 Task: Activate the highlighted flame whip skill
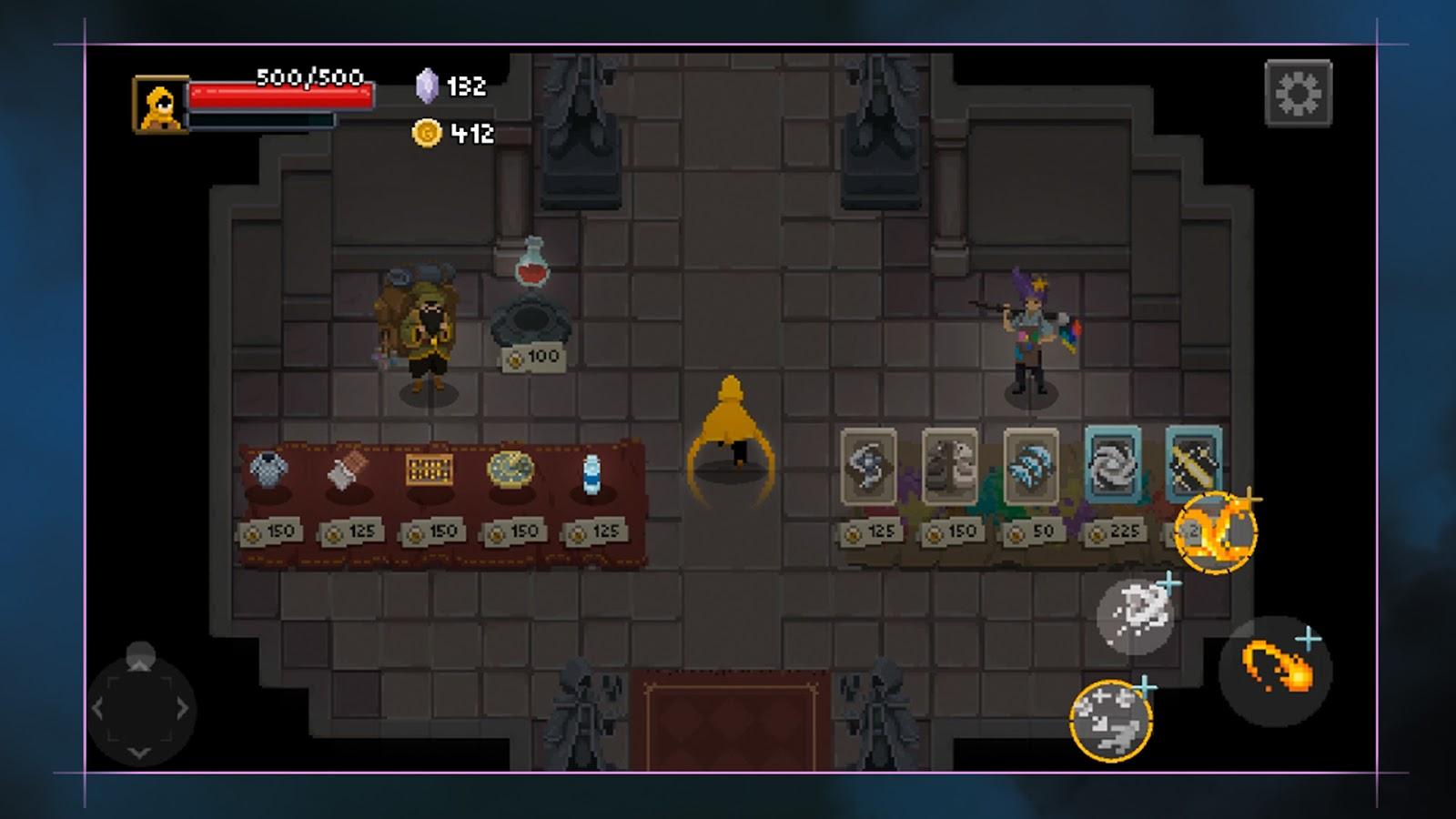[1218, 532]
